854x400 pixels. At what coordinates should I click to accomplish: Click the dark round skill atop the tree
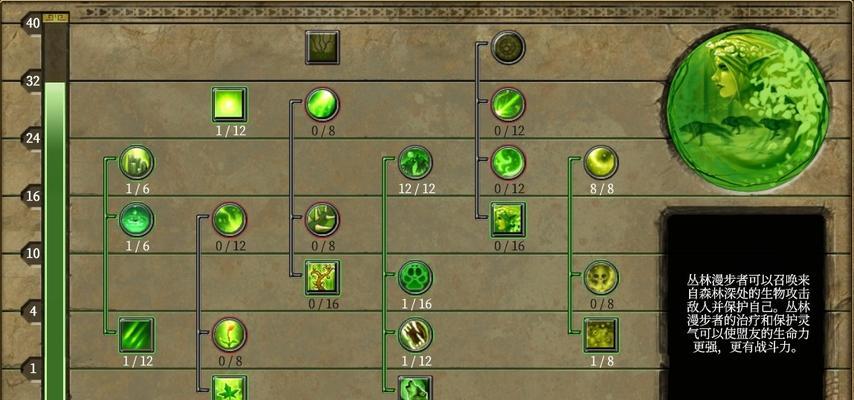click(508, 47)
